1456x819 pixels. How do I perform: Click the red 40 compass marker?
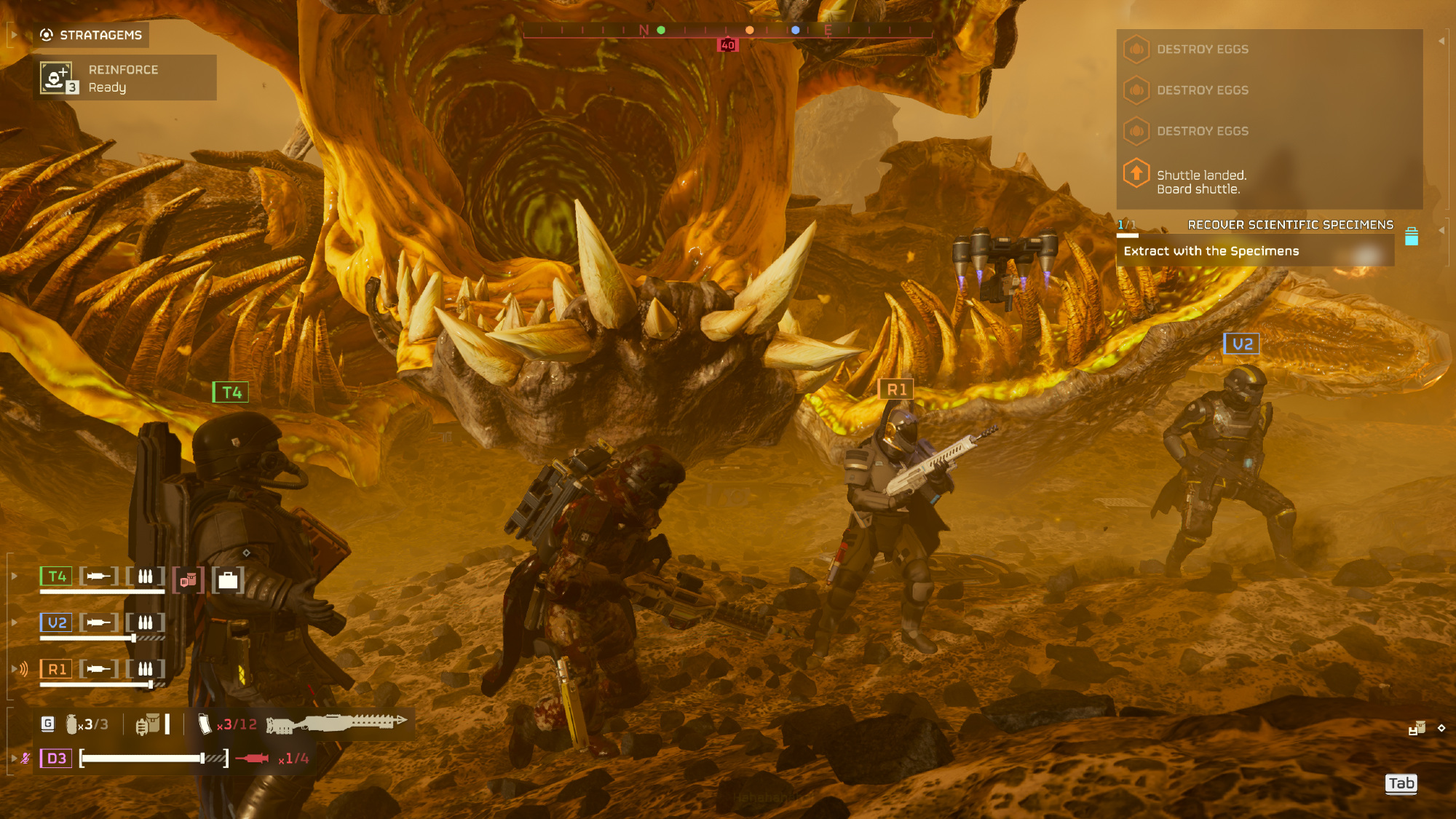coord(727,45)
